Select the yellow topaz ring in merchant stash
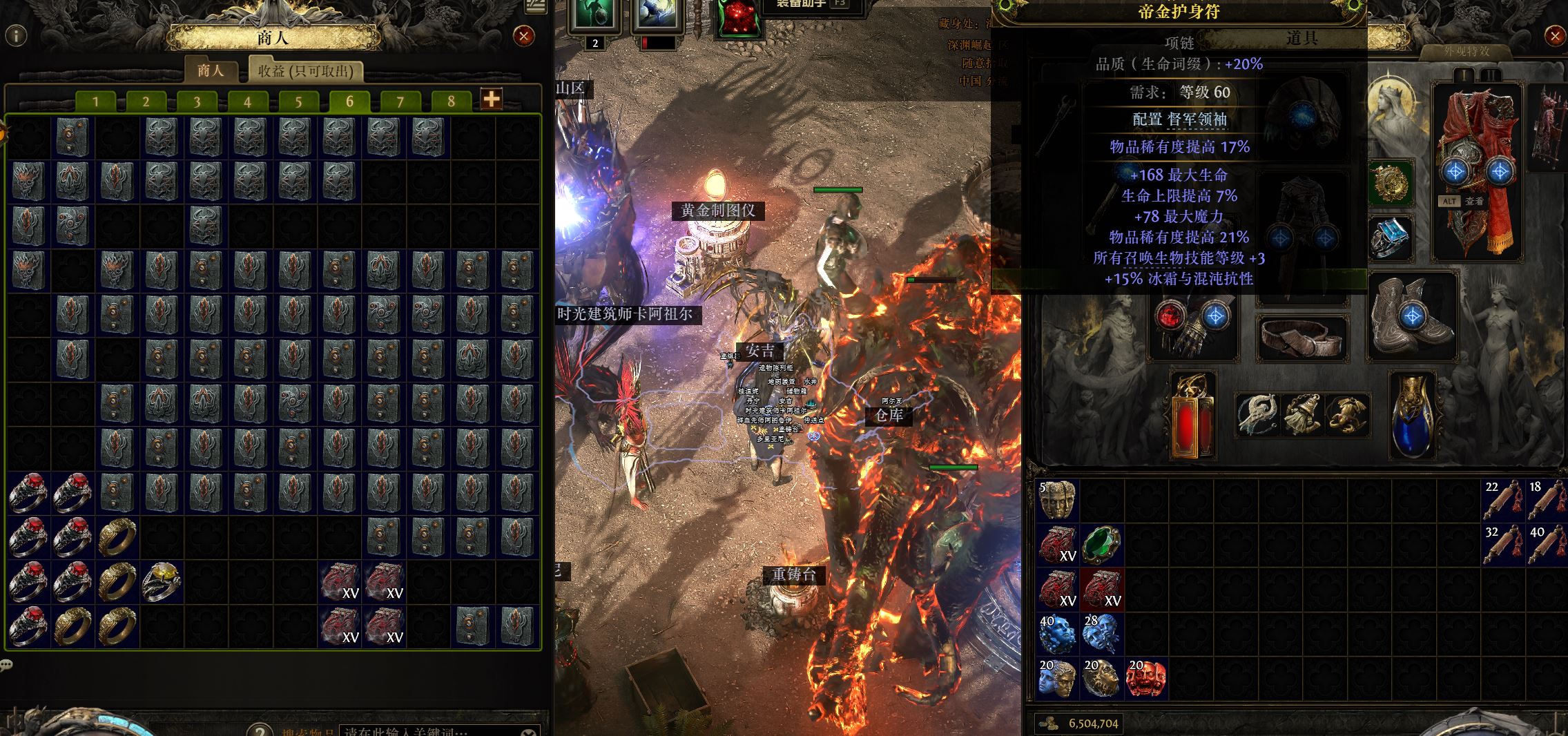 tap(162, 581)
